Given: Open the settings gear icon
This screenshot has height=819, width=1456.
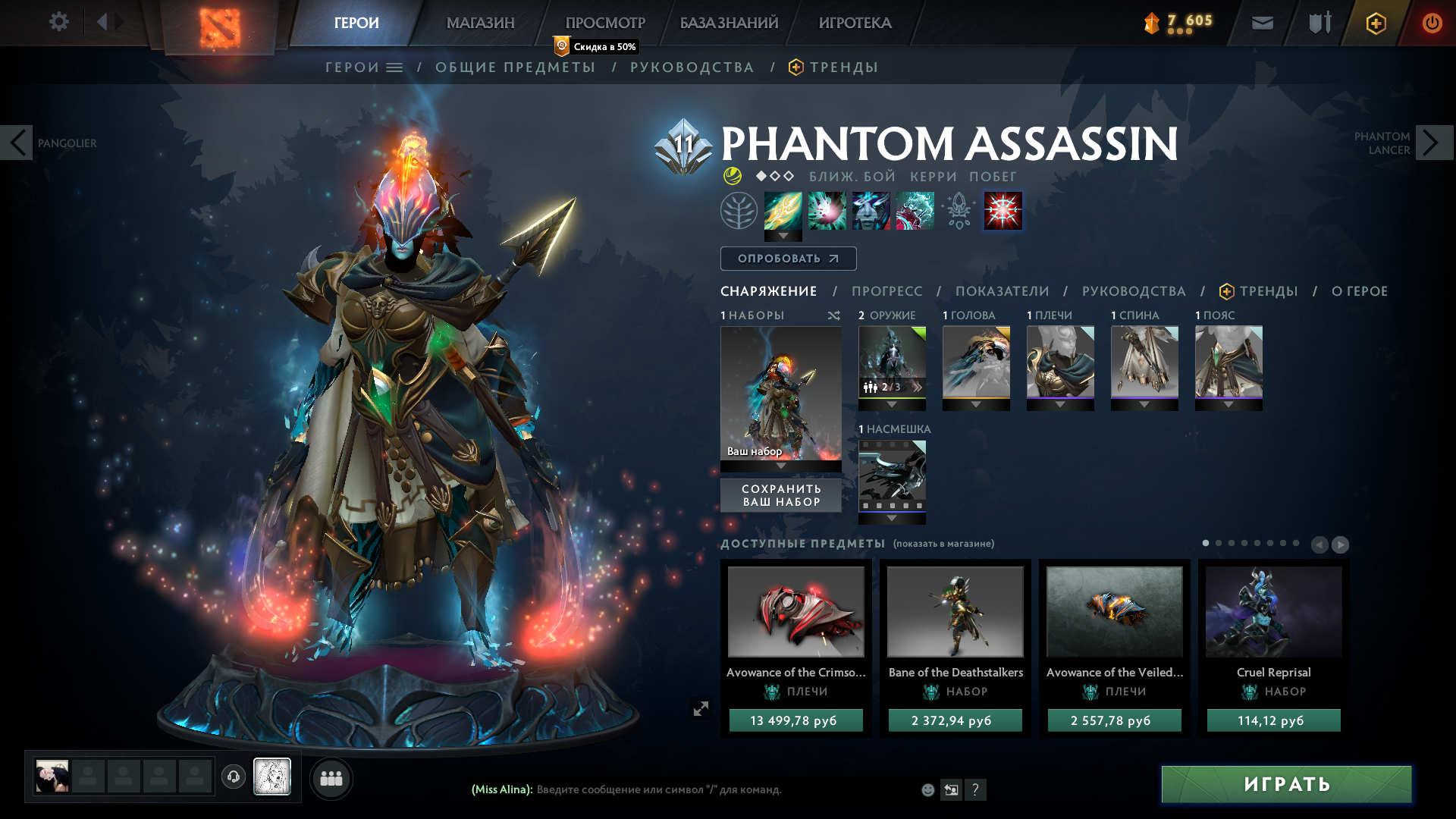Looking at the screenshot, I should tap(59, 21).
